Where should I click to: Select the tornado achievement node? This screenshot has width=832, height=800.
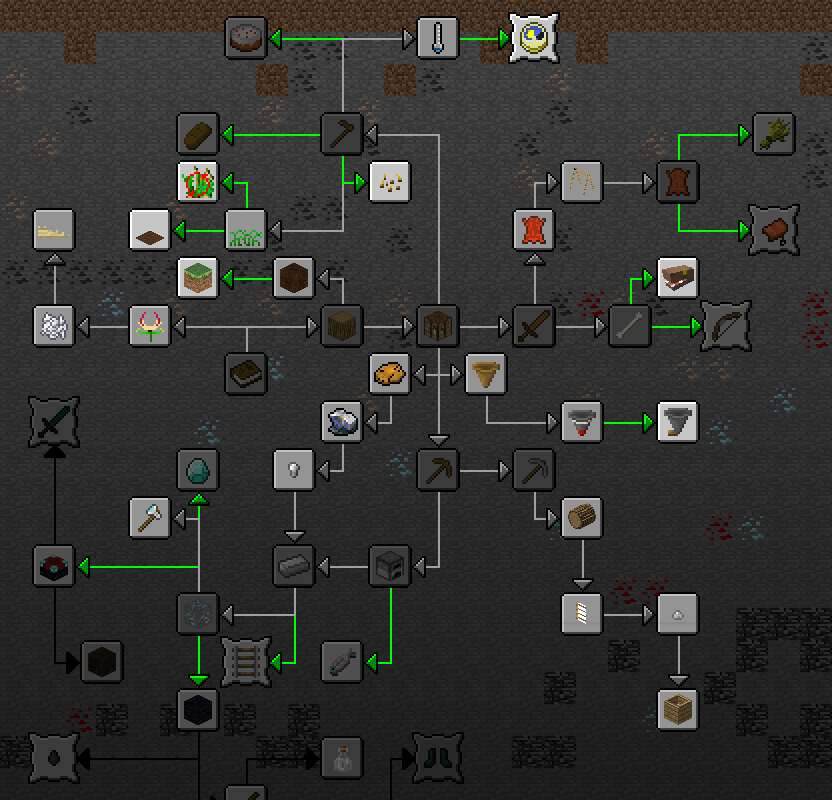[677, 422]
